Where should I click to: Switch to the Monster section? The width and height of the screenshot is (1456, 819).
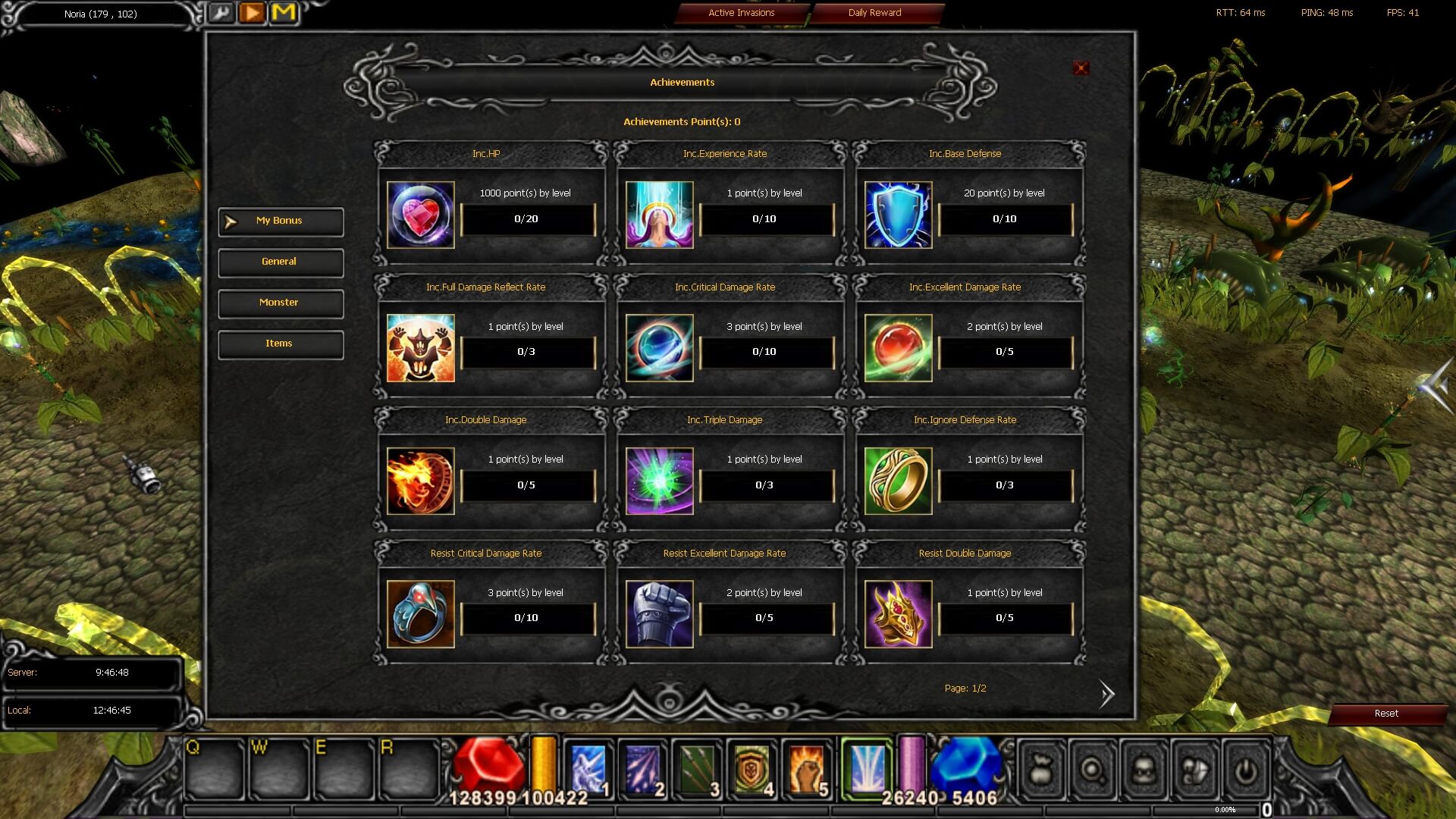pyautogui.click(x=281, y=303)
